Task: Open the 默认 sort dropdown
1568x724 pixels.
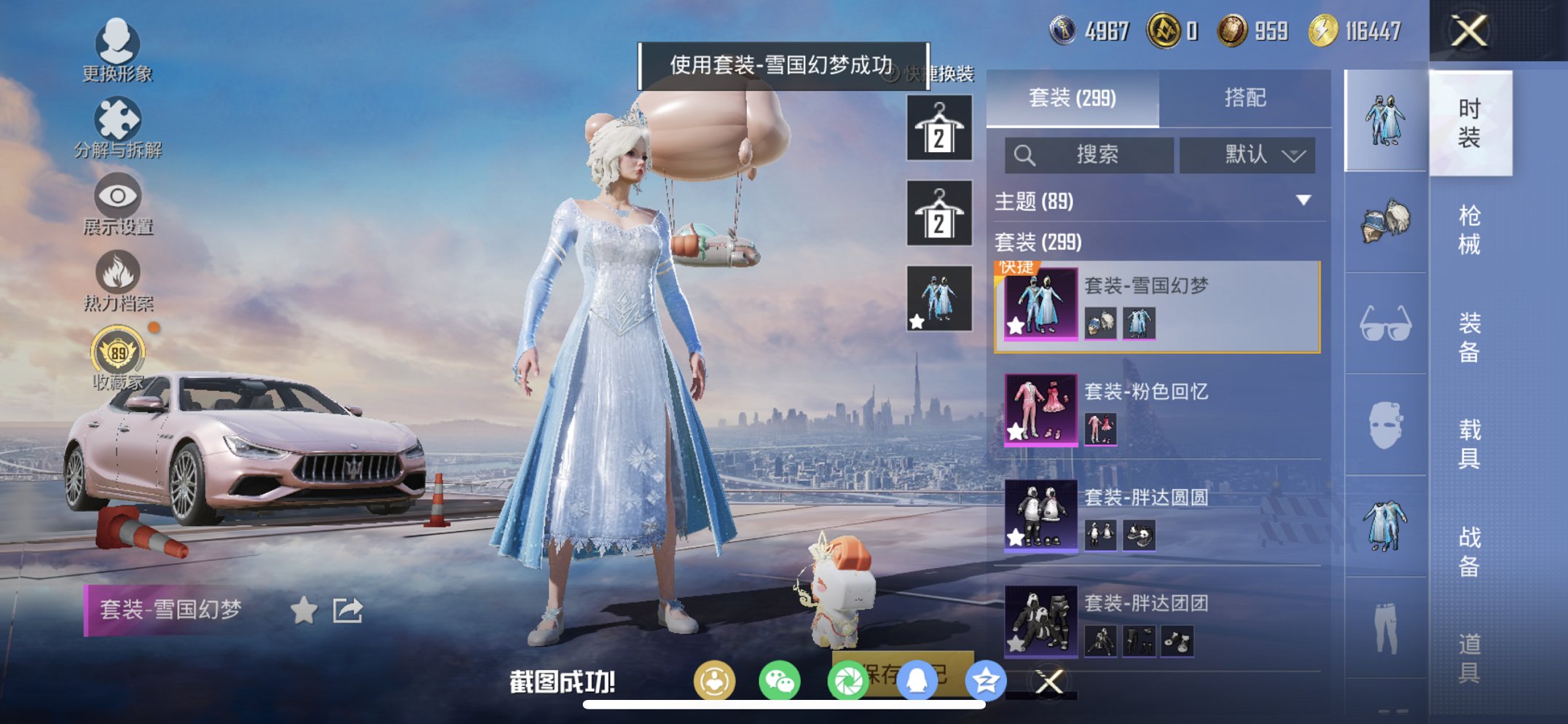Action: pyautogui.click(x=1247, y=155)
